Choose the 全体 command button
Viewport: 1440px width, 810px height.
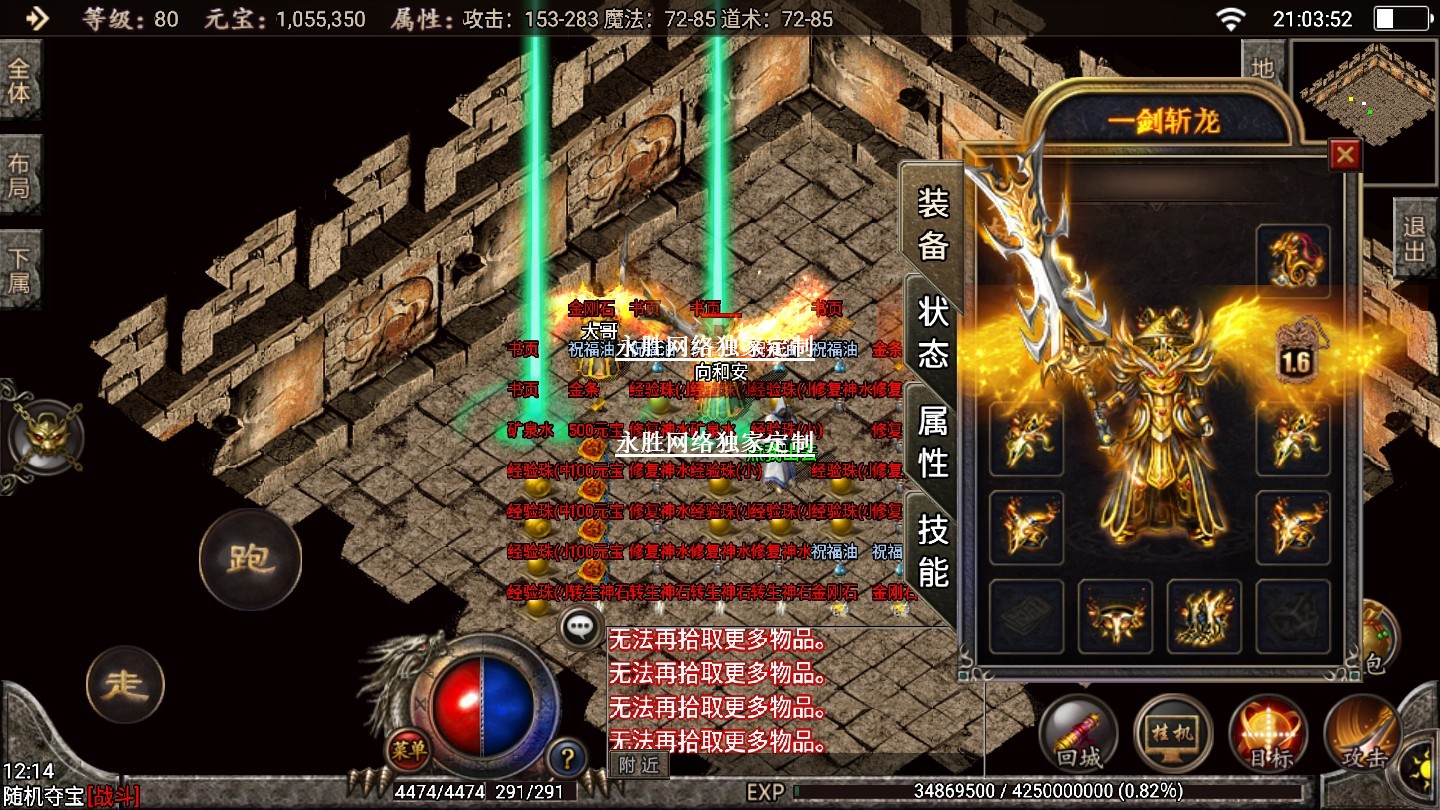19,80
